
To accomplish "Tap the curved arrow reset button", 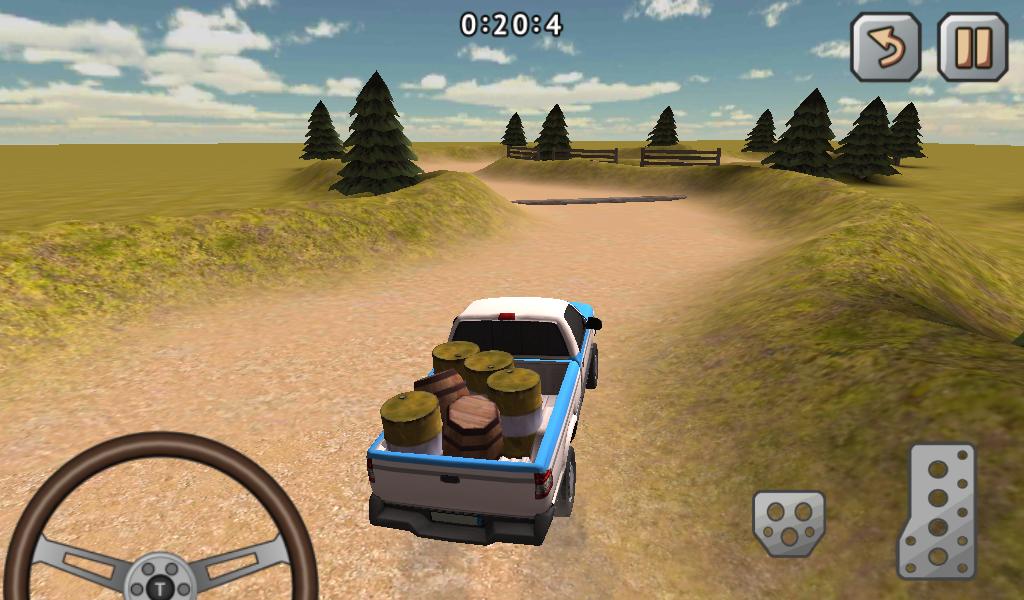I will click(885, 46).
